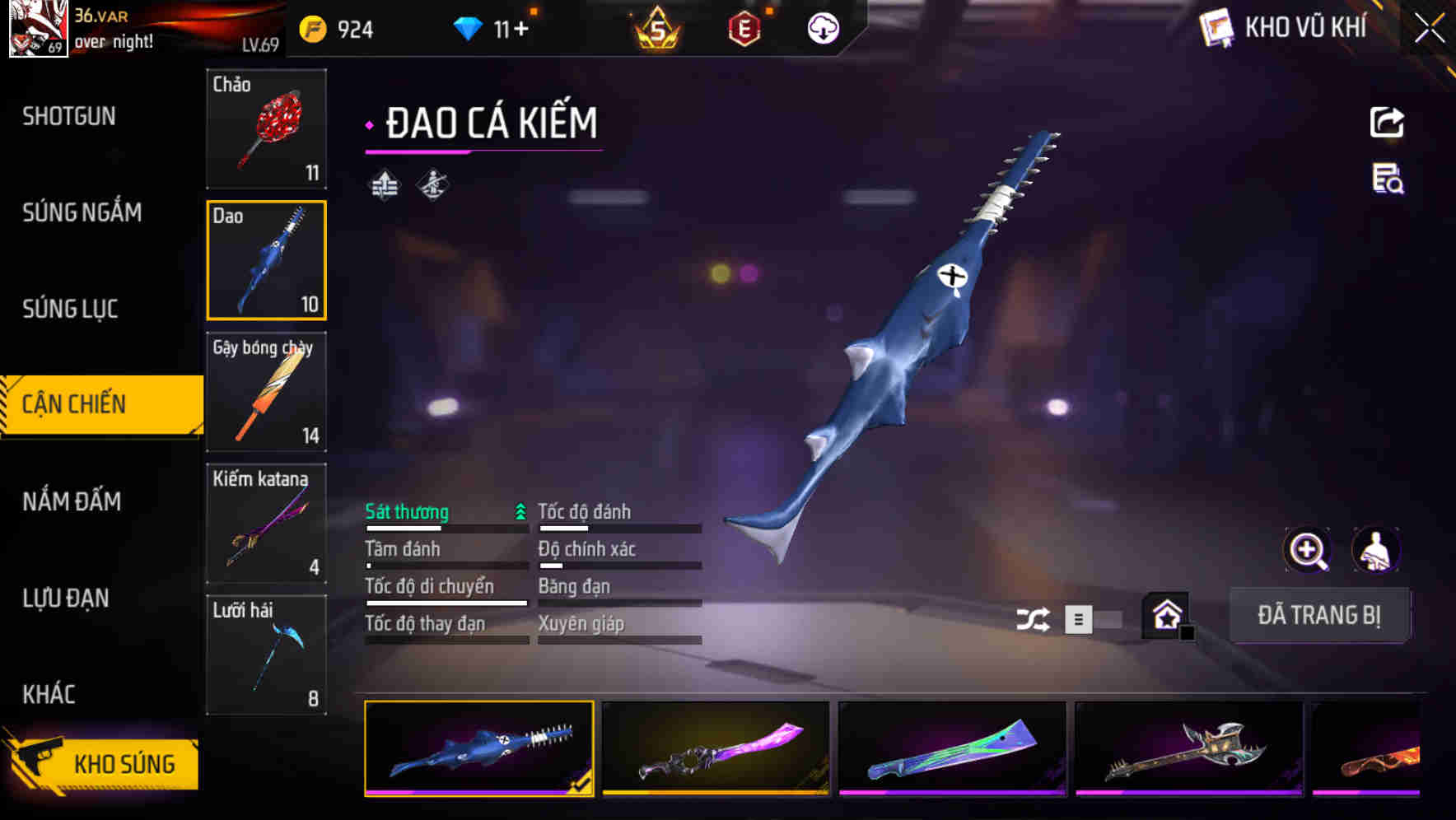The height and width of the screenshot is (820, 1456).
Task: Open the cloud download icon in top bar
Action: [821, 28]
